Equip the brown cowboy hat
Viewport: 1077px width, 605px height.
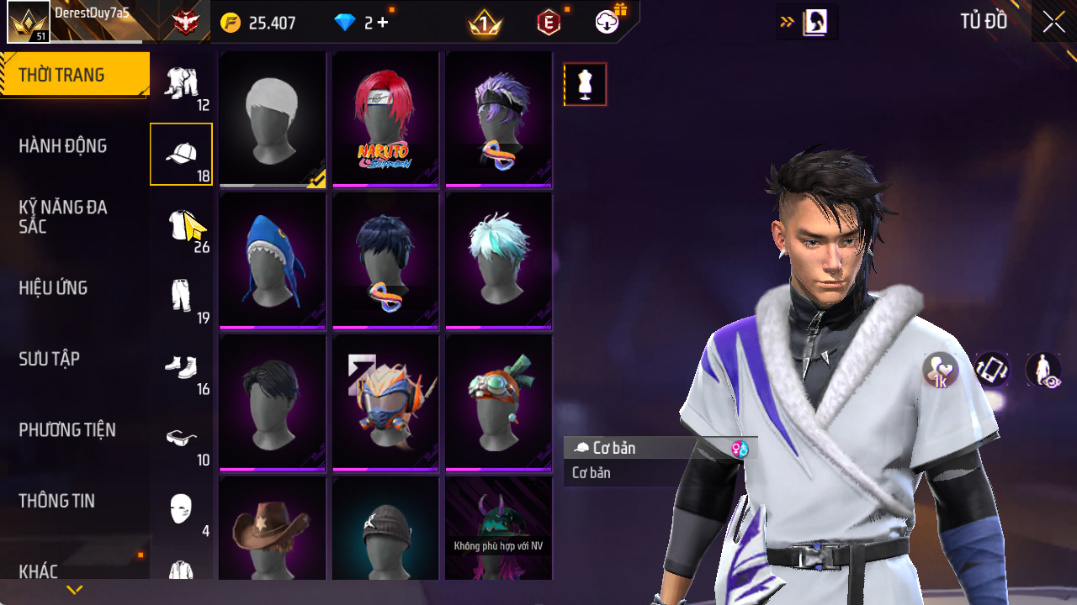[272, 530]
